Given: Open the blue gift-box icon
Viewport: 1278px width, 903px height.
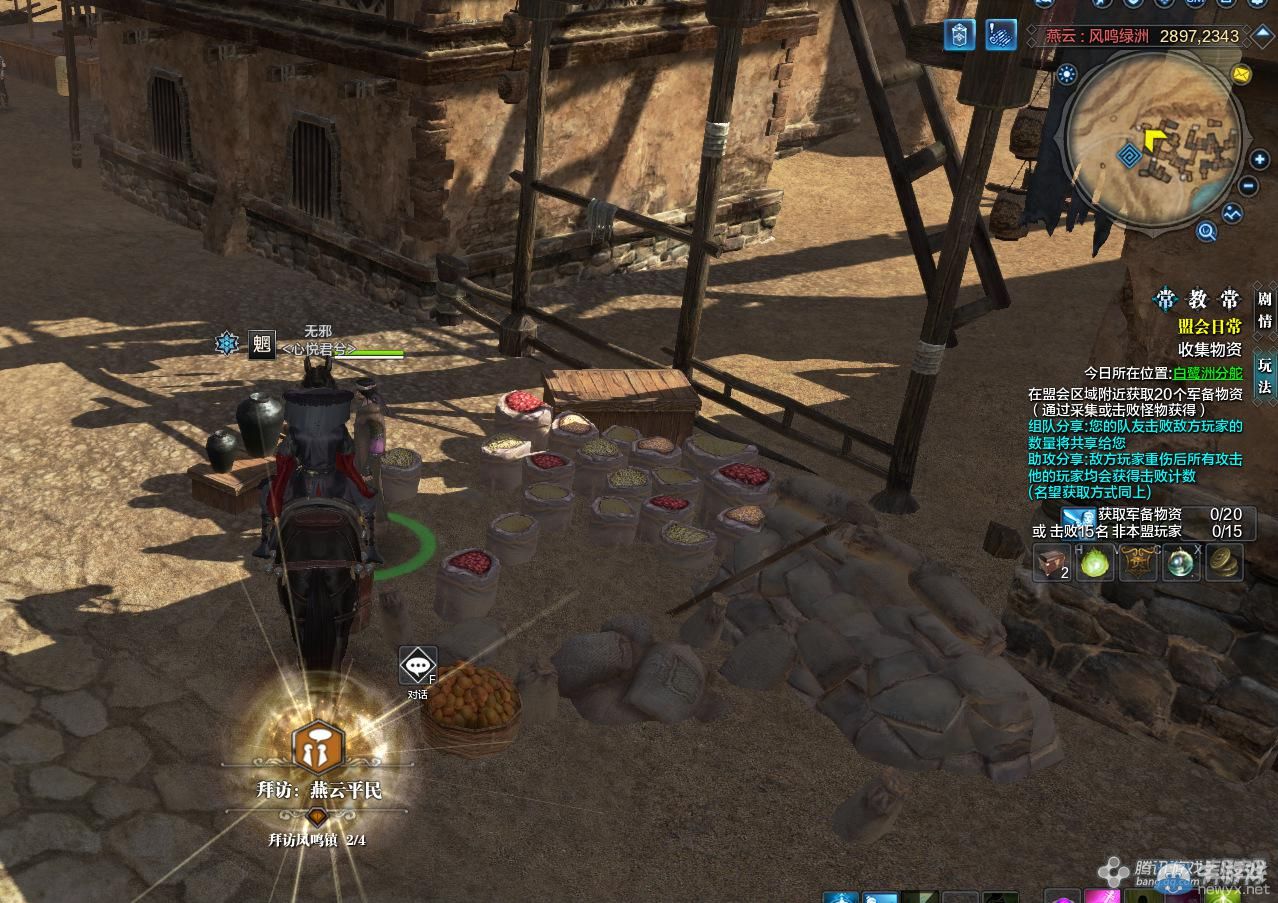Looking at the screenshot, I should tap(960, 35).
